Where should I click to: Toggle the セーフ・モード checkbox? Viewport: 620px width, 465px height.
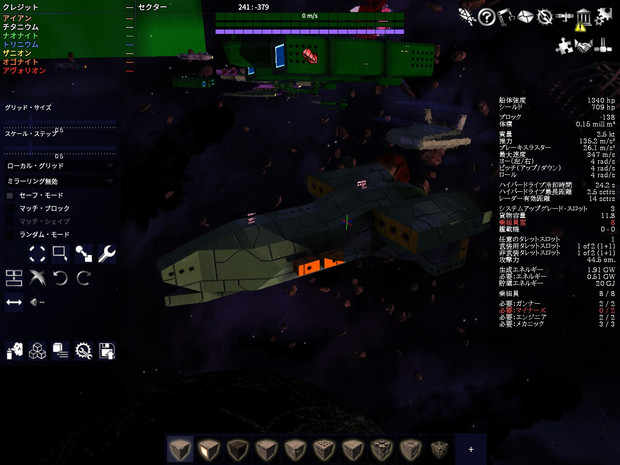pyautogui.click(x=11, y=195)
